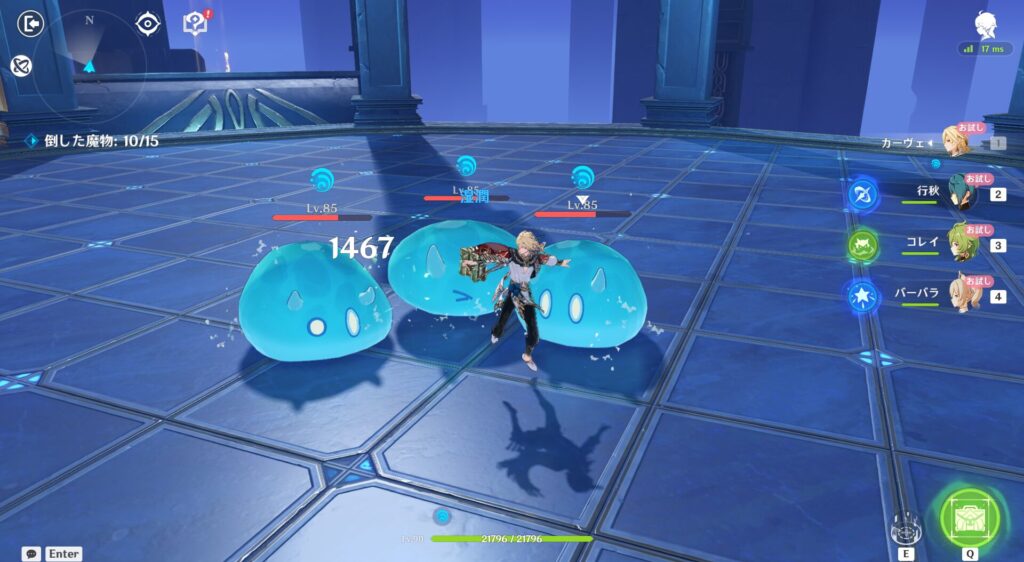Switch to party member コレイ
Viewport: 1024px width, 562px height.
(x=960, y=244)
